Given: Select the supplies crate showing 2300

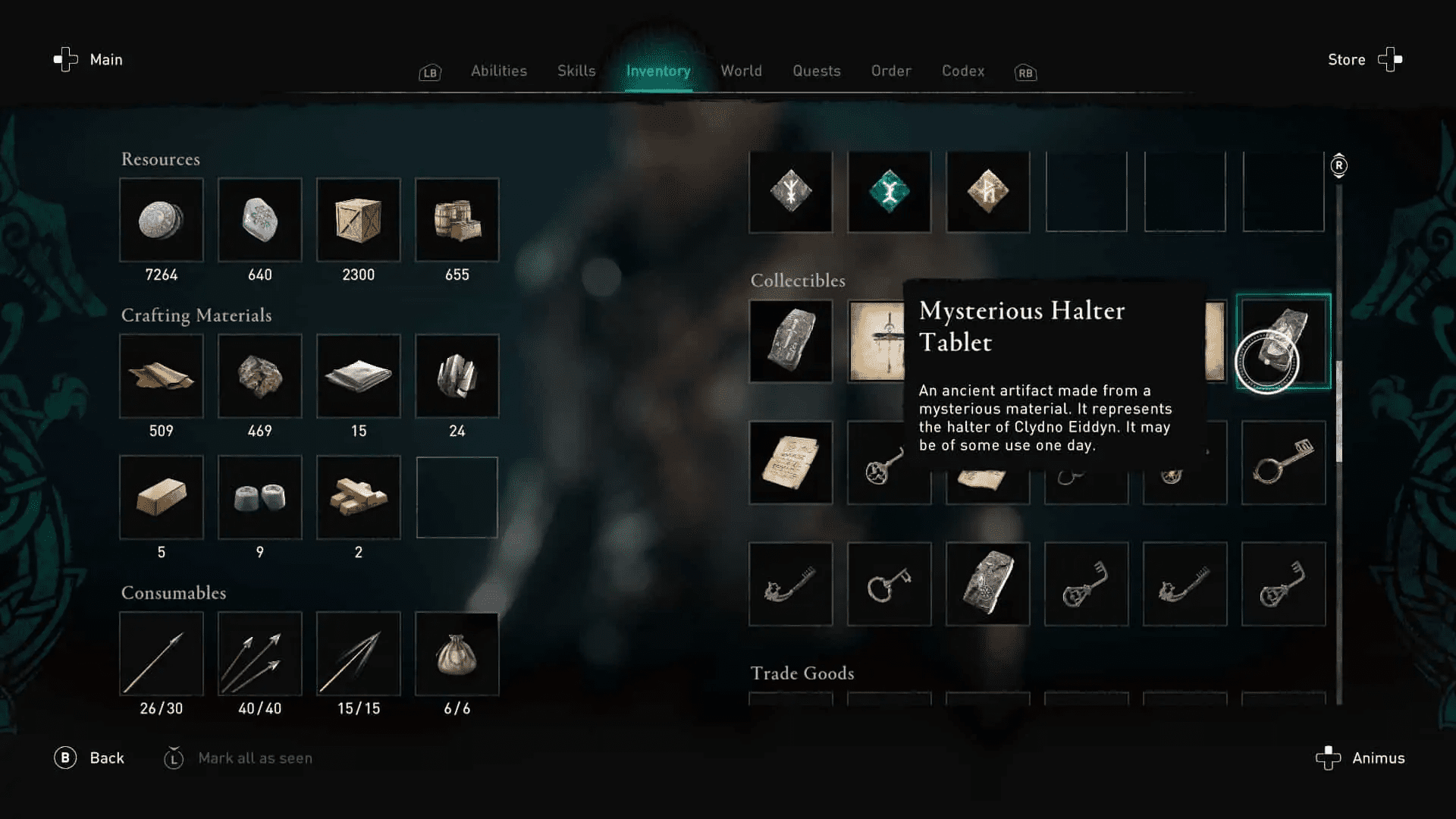Looking at the screenshot, I should click(359, 221).
